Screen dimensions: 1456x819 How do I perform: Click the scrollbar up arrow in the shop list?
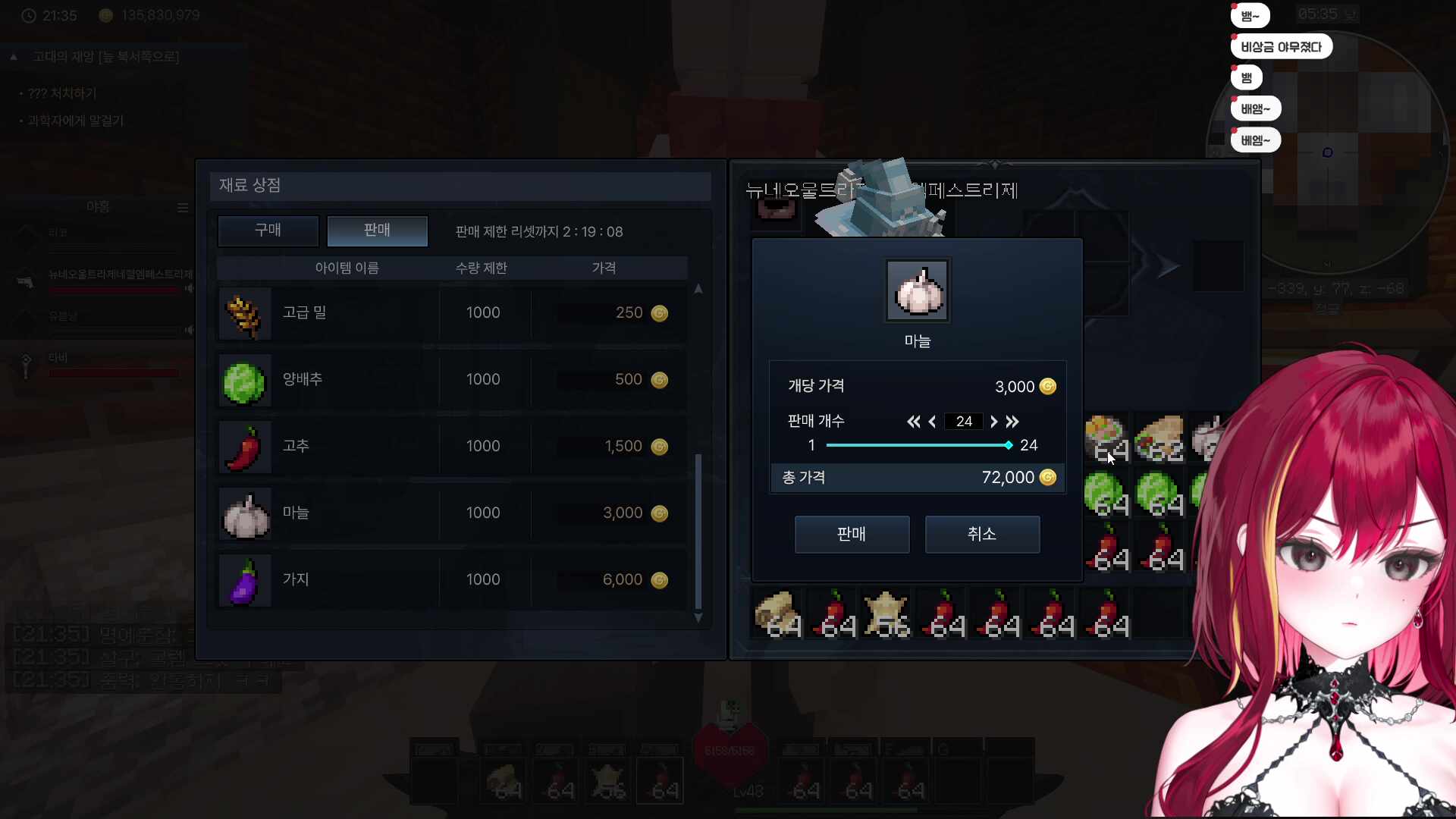click(698, 289)
